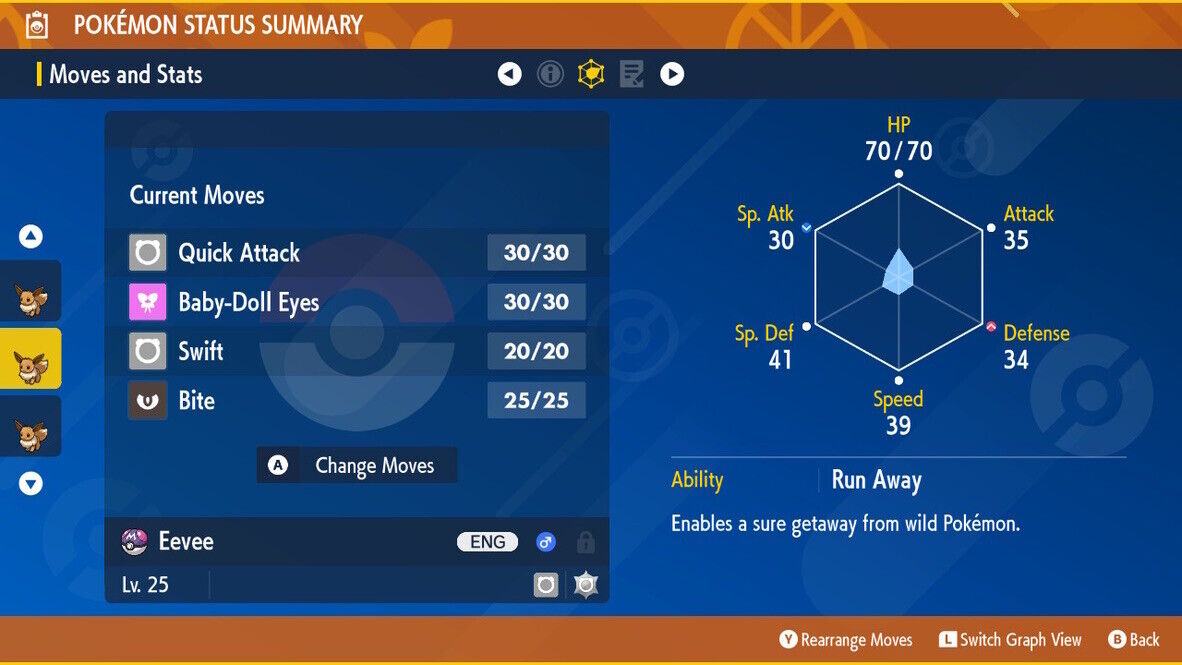Viewport: 1182px width, 665px height.
Task: Select the Swift move row
Action: (x=356, y=351)
